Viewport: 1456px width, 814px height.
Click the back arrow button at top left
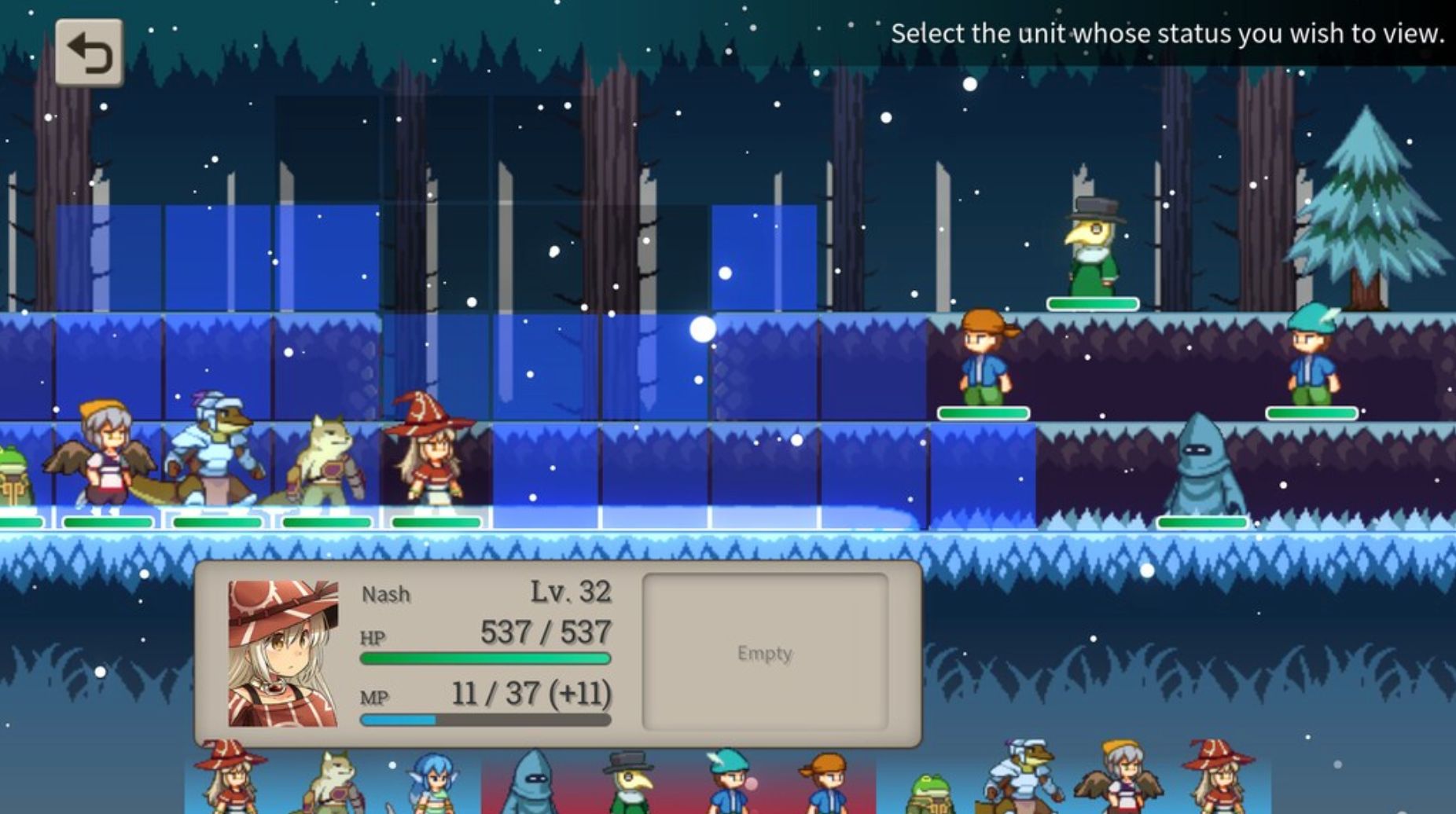88,53
